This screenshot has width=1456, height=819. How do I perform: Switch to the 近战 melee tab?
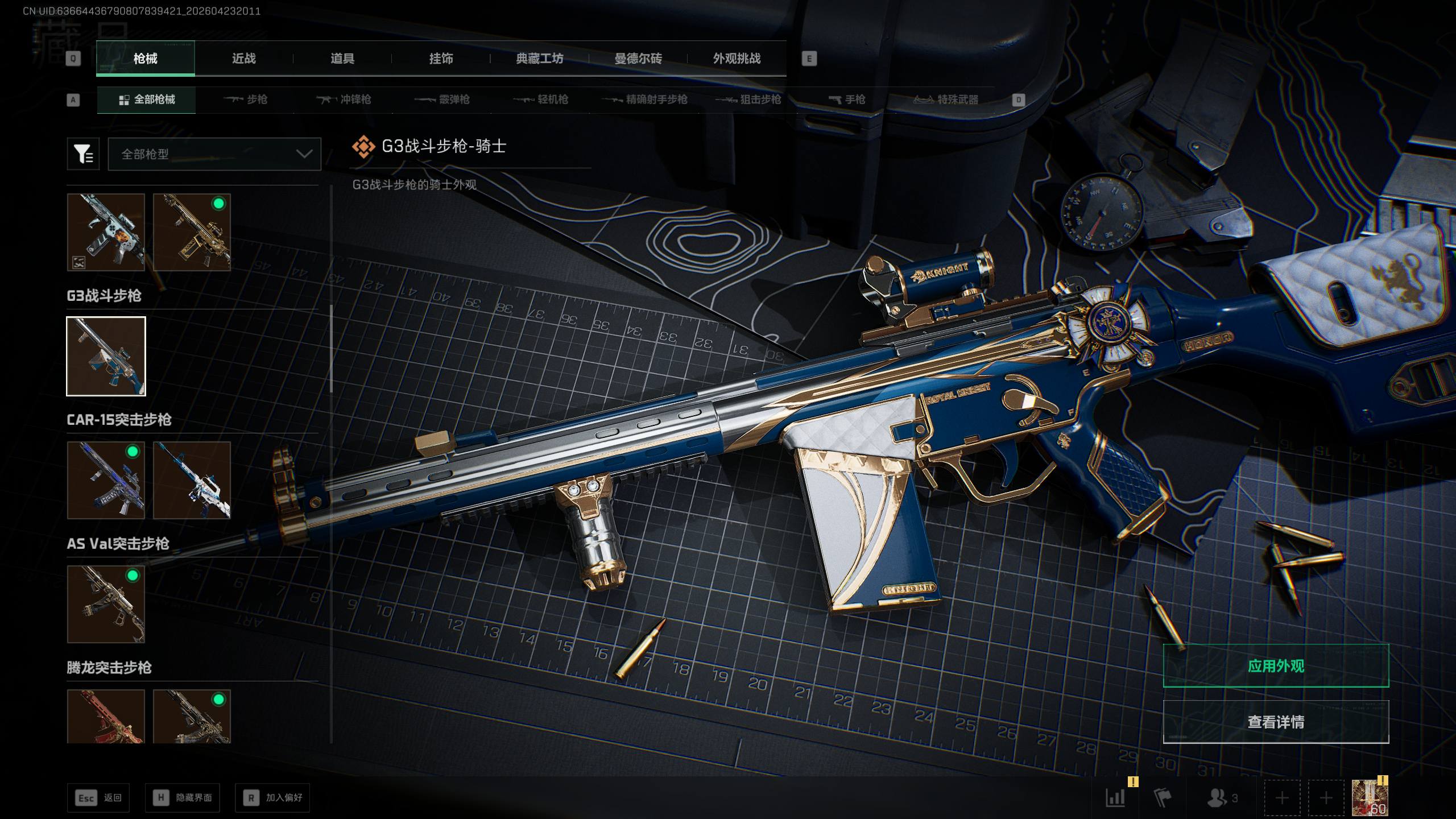[x=243, y=59]
